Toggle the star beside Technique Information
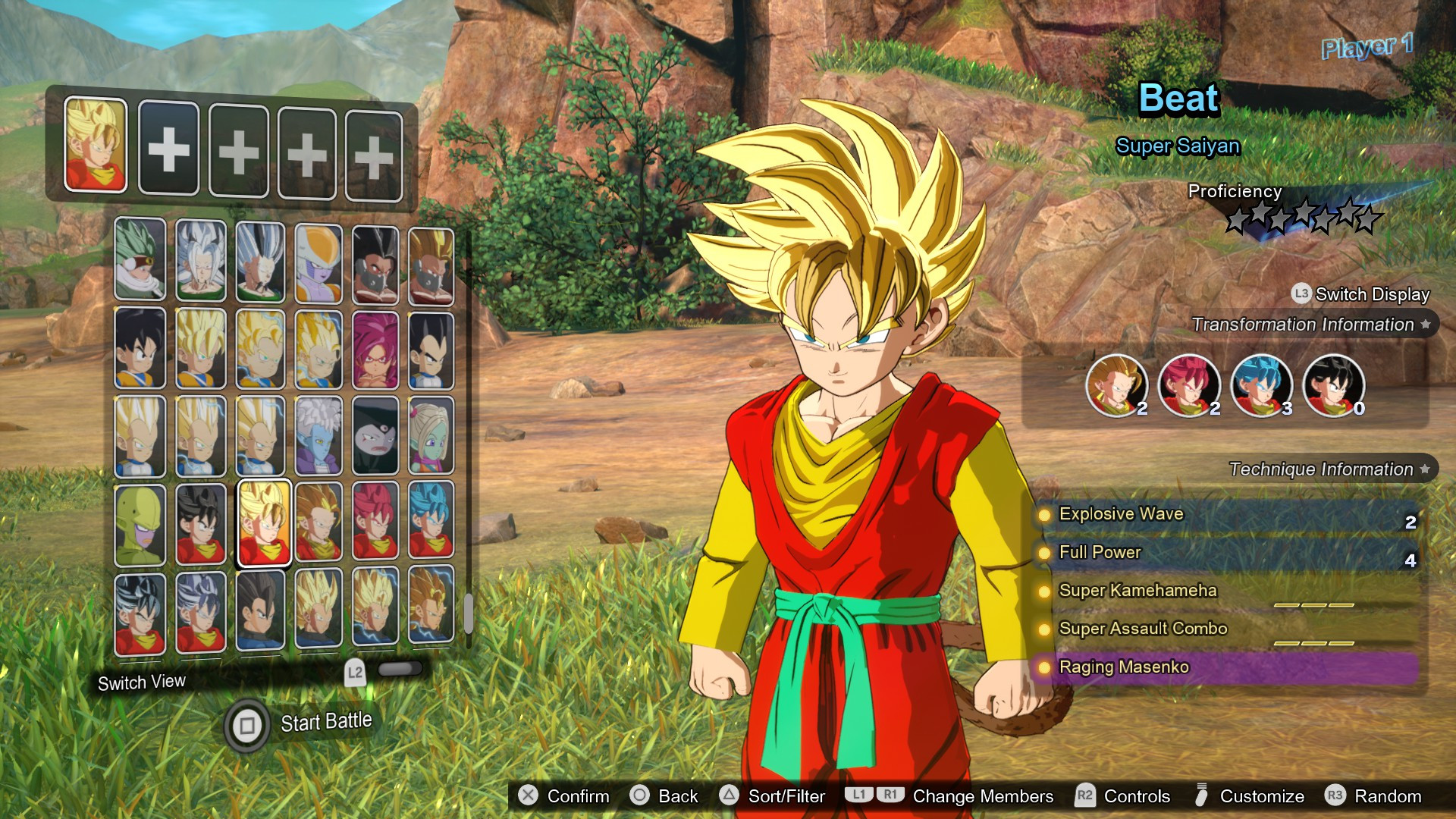Image resolution: width=1456 pixels, height=819 pixels. tap(1425, 469)
